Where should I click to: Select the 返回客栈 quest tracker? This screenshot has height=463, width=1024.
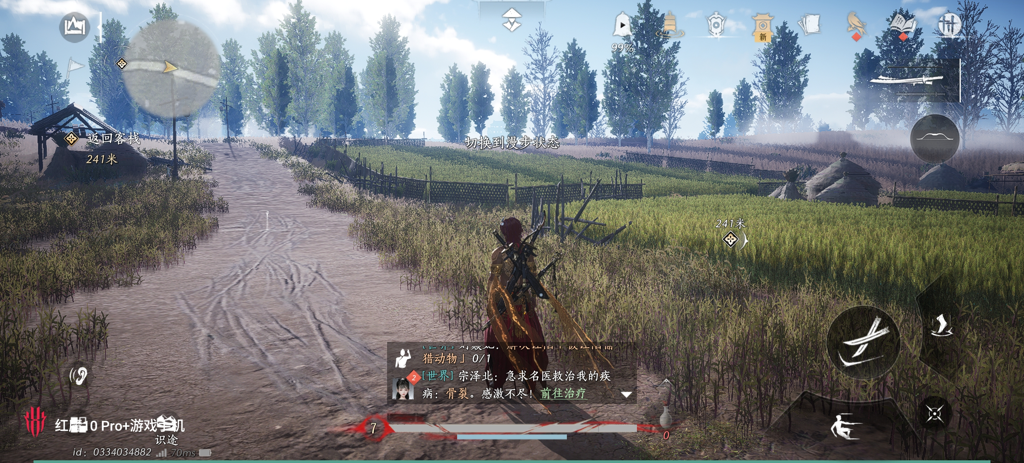[x=101, y=139]
